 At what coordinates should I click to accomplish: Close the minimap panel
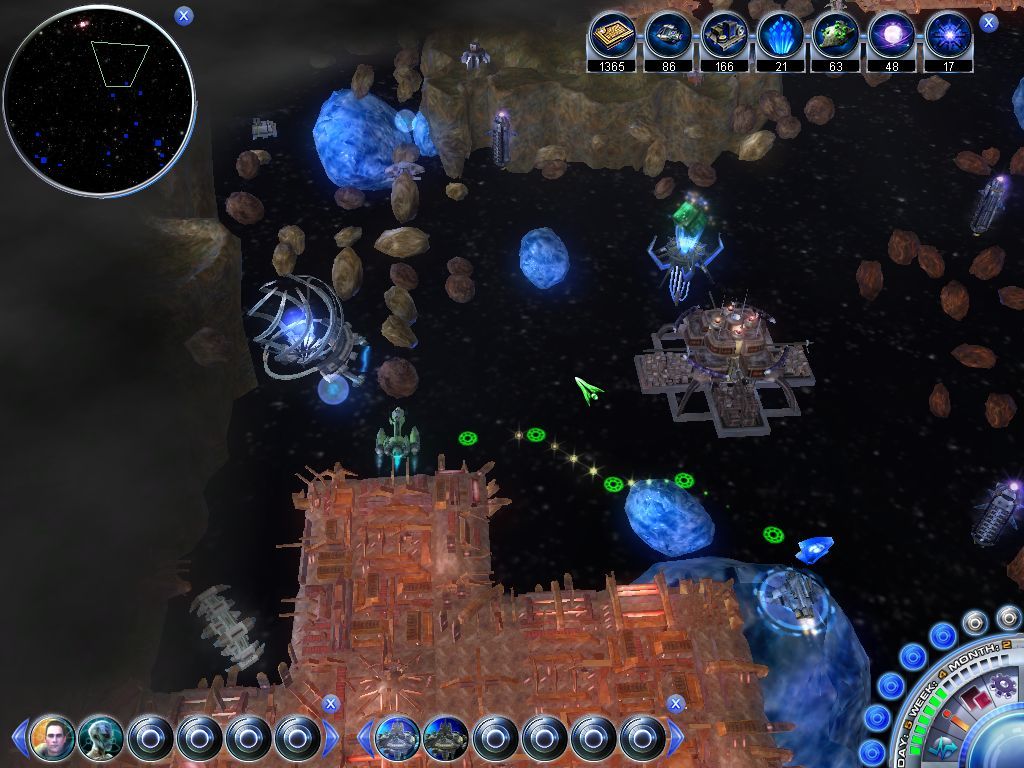[183, 15]
